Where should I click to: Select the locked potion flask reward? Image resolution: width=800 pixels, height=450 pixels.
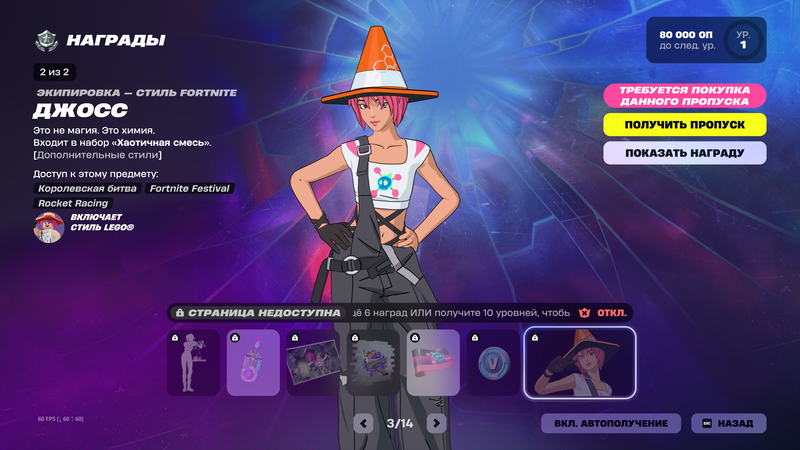pos(253,363)
